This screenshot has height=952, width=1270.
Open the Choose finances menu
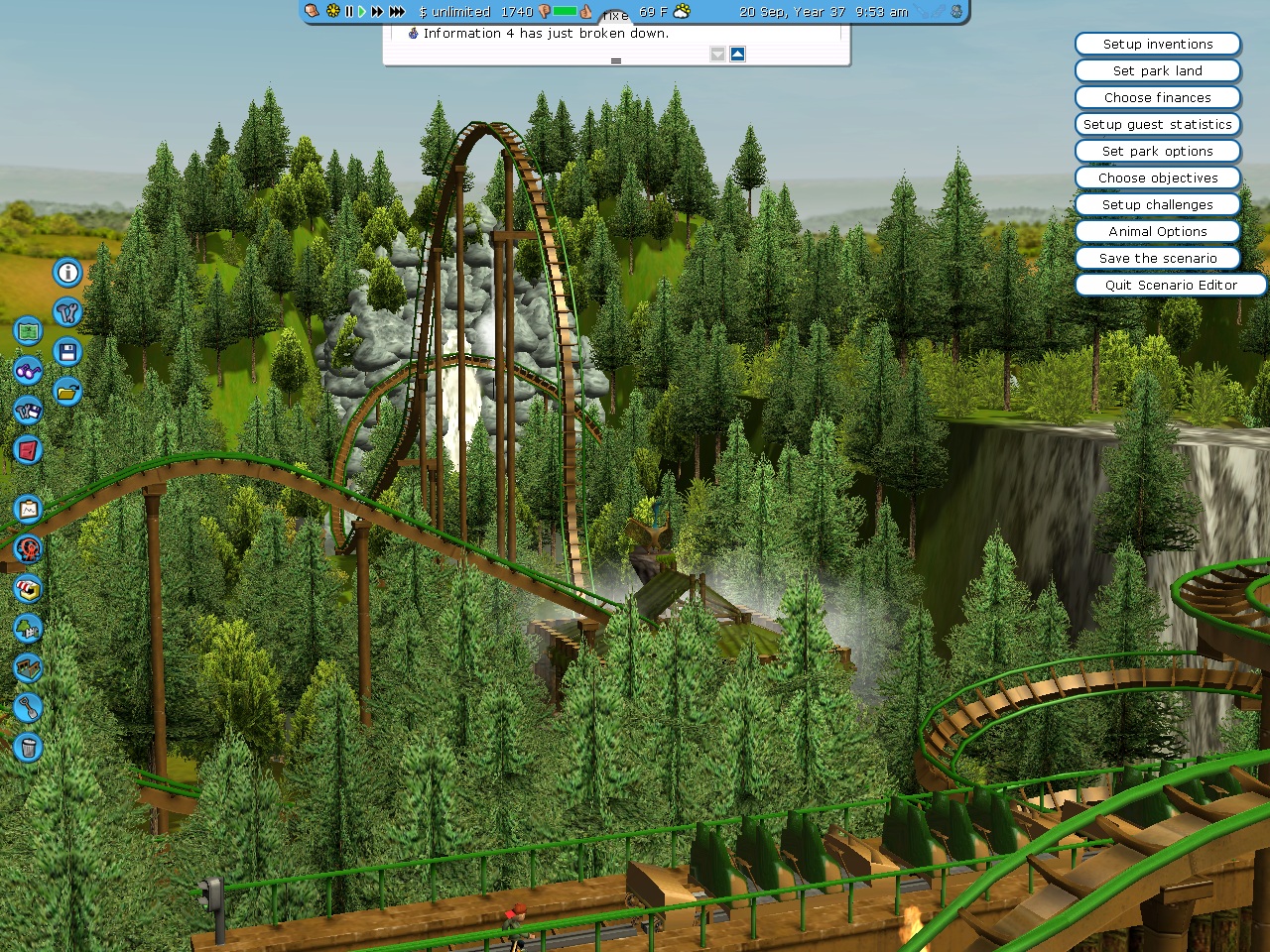(1157, 98)
